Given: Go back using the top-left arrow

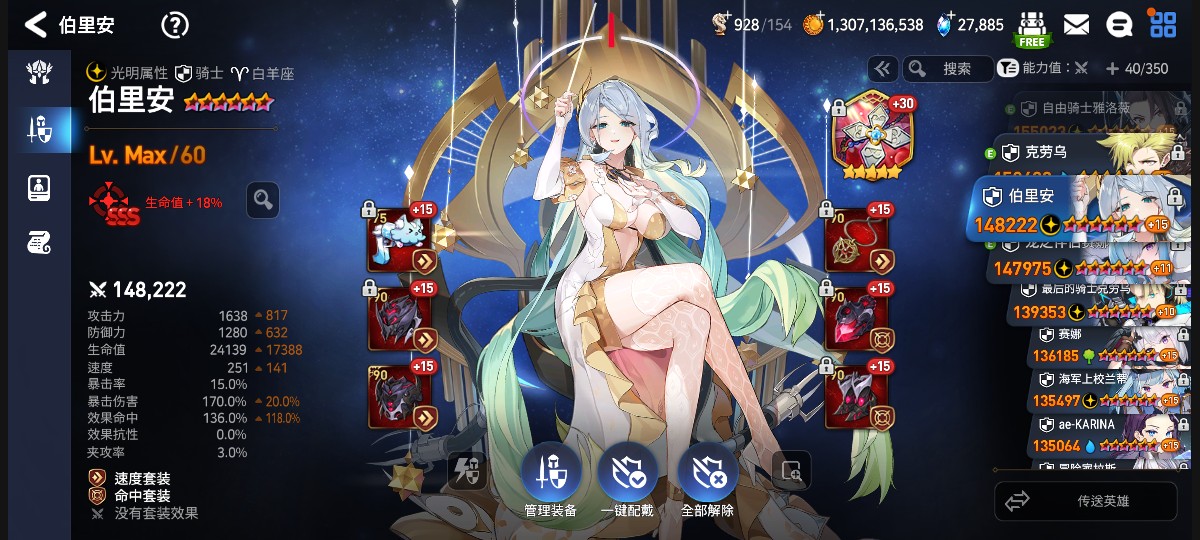Looking at the screenshot, I should [36, 24].
